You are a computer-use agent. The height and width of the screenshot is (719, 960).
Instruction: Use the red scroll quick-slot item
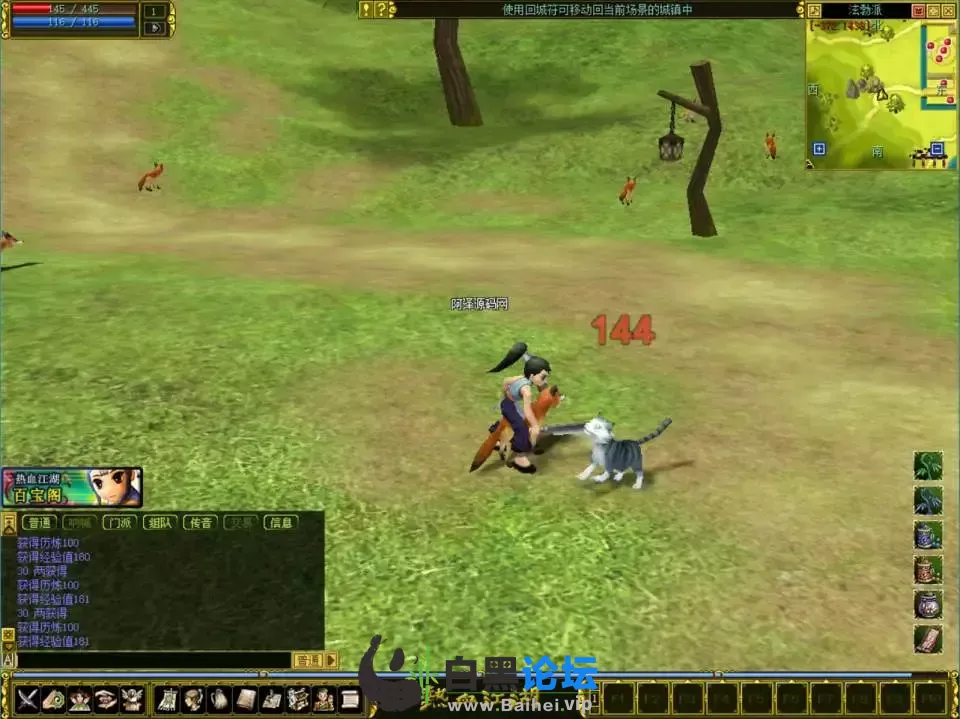pyautogui.click(x=928, y=639)
